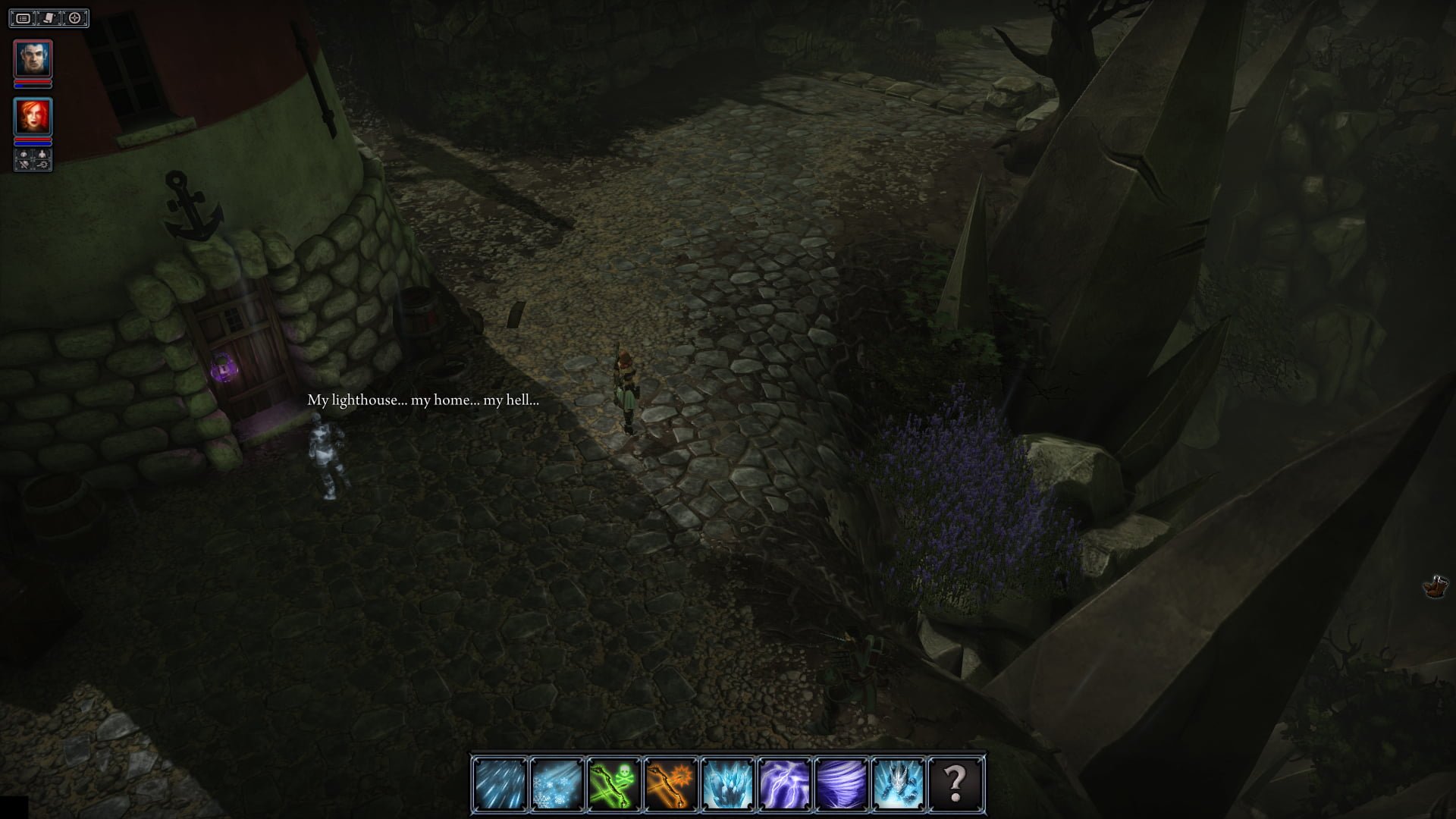Open the quest journal scroll icon
The image size is (1456, 819).
(x=49, y=18)
